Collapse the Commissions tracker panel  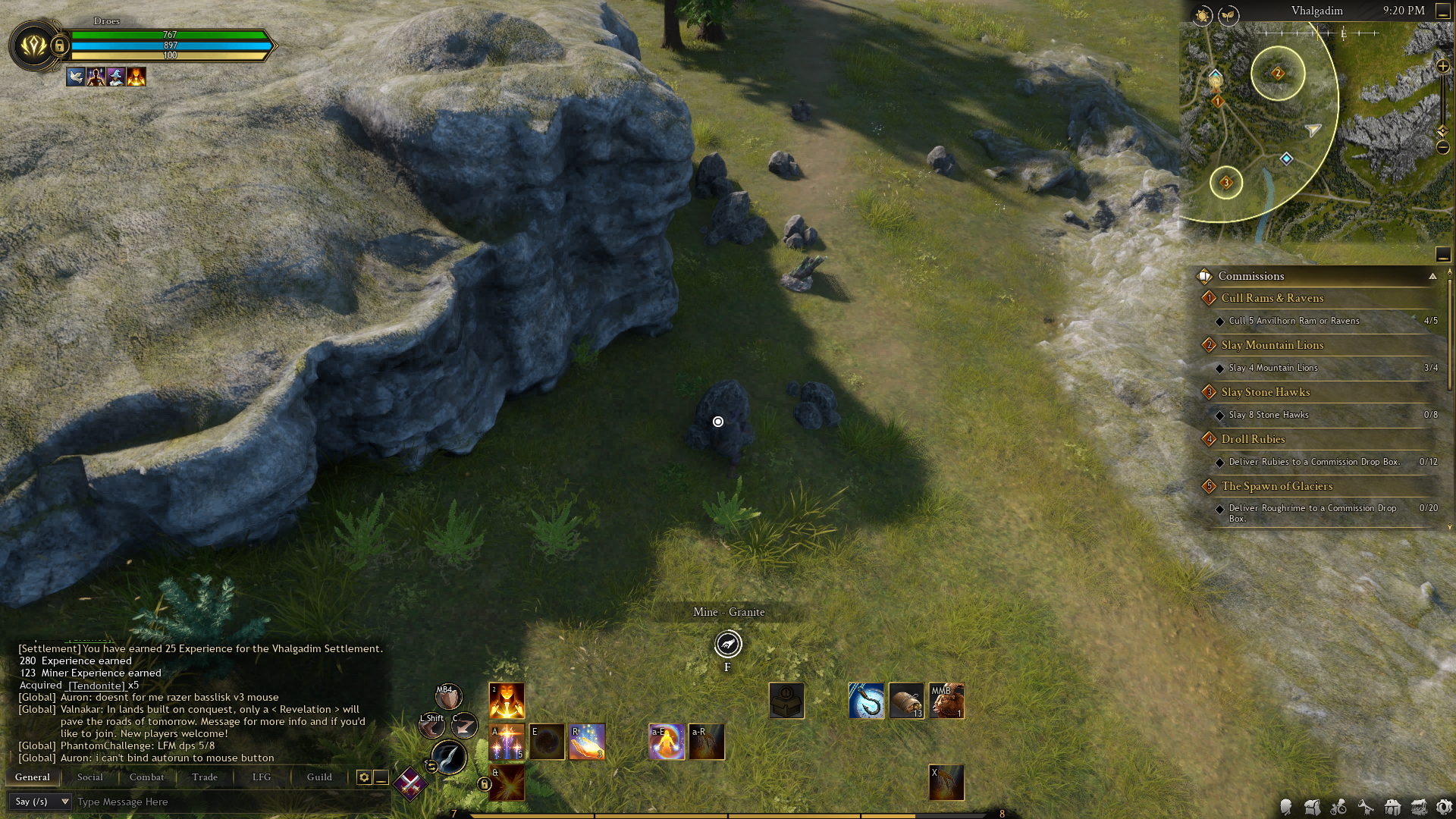point(1432,276)
